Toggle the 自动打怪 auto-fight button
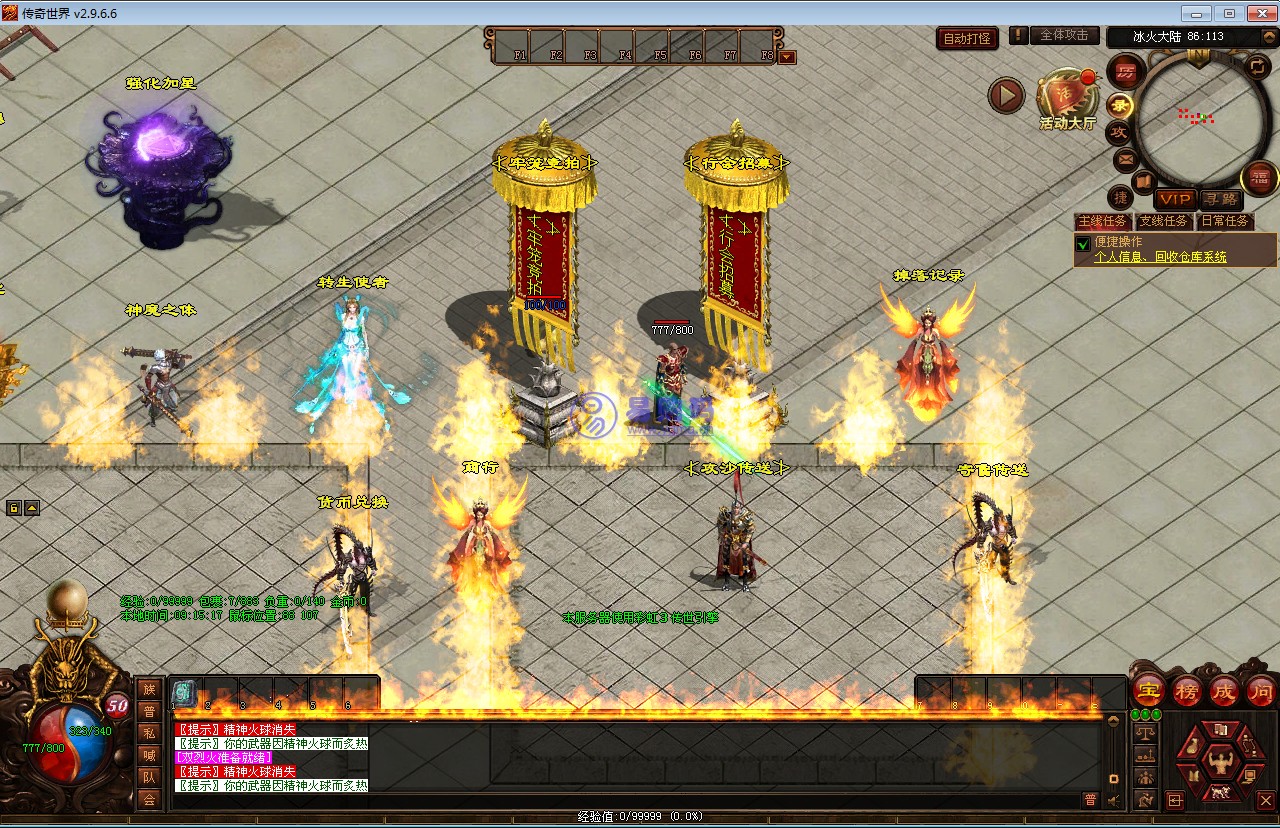Image resolution: width=1280 pixels, height=828 pixels. pyautogui.click(x=967, y=39)
